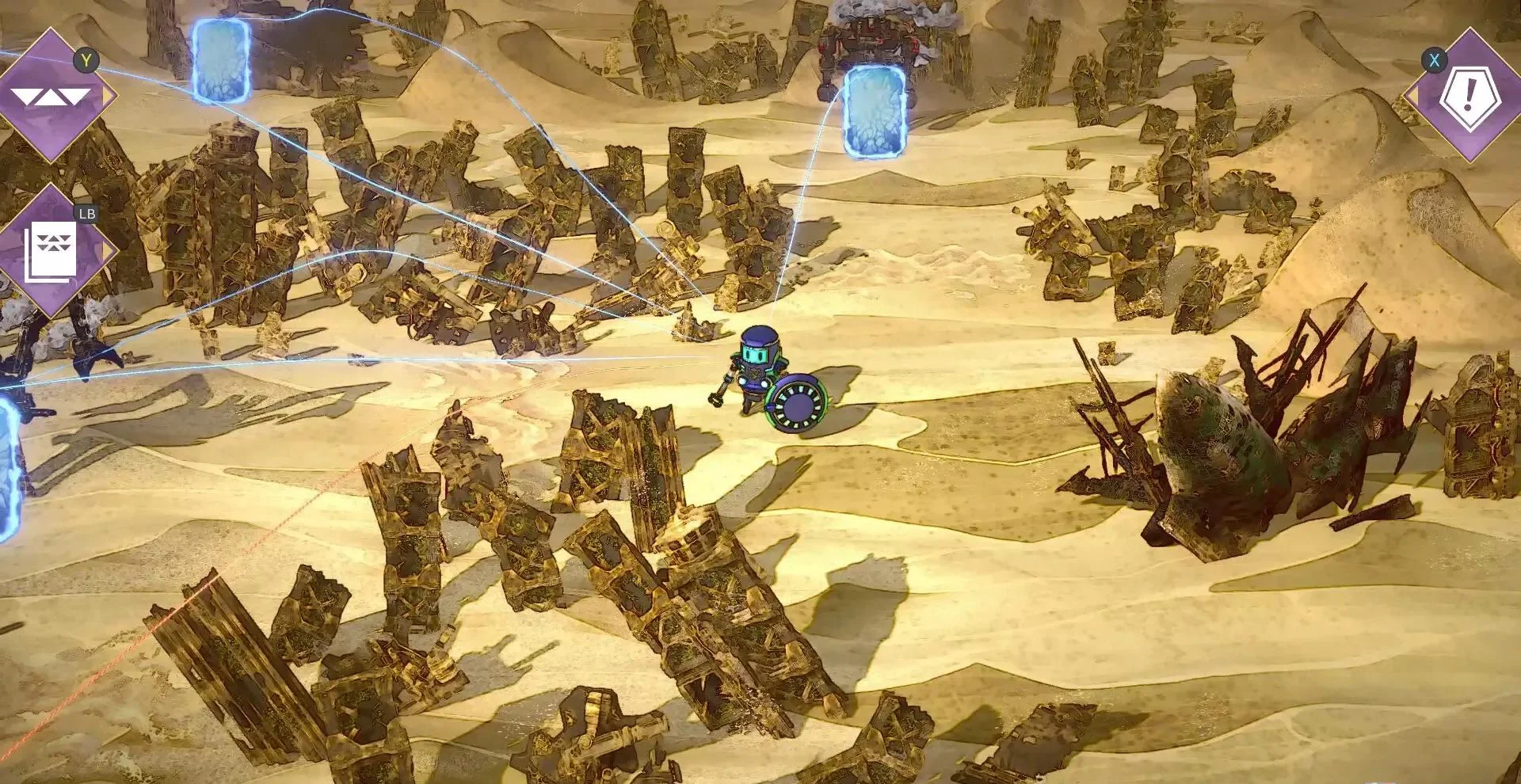Open the journal book diamond icon
The height and width of the screenshot is (784, 1521).
point(52,250)
